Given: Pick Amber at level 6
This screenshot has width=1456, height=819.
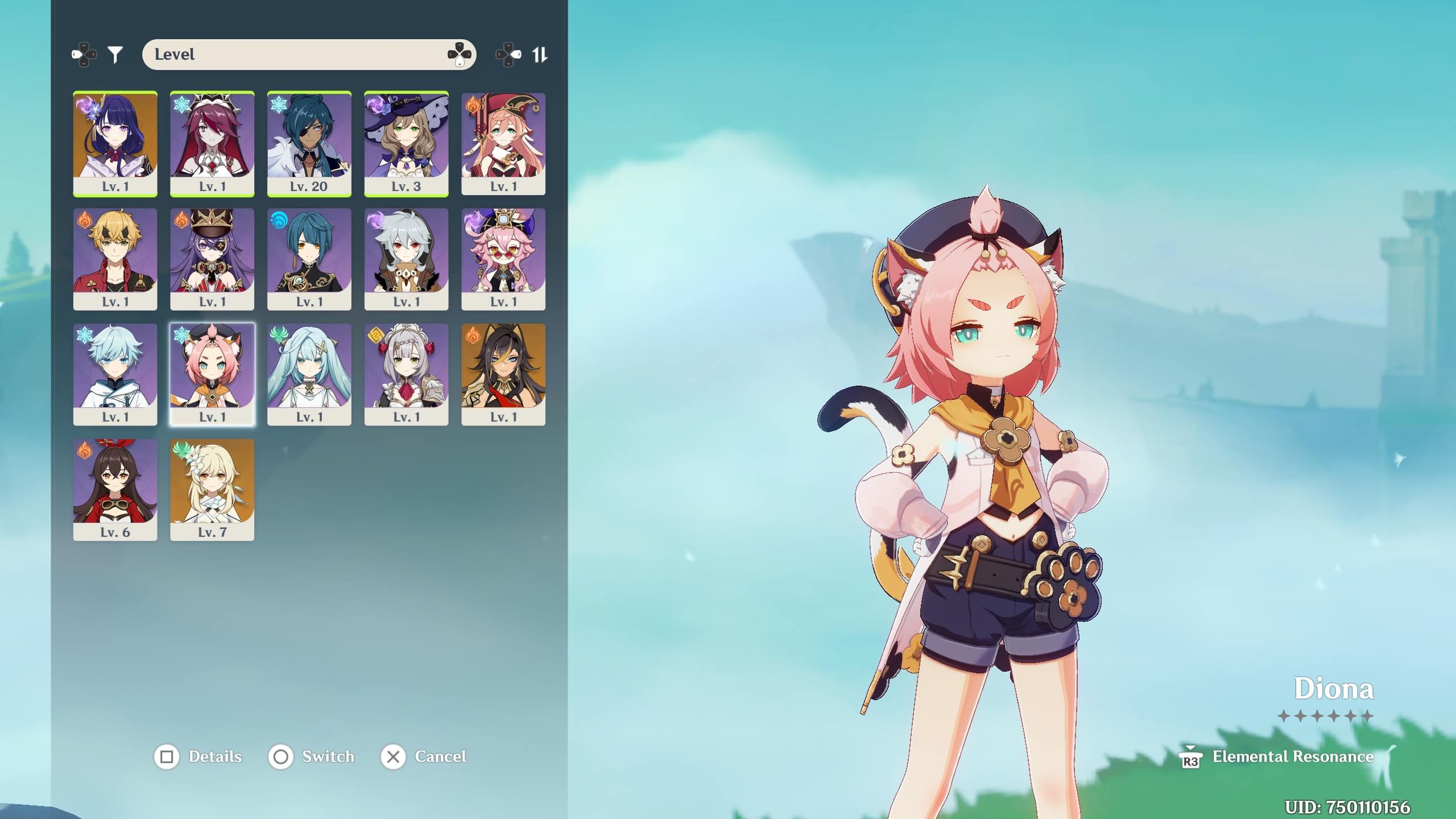Looking at the screenshot, I should coord(115,489).
